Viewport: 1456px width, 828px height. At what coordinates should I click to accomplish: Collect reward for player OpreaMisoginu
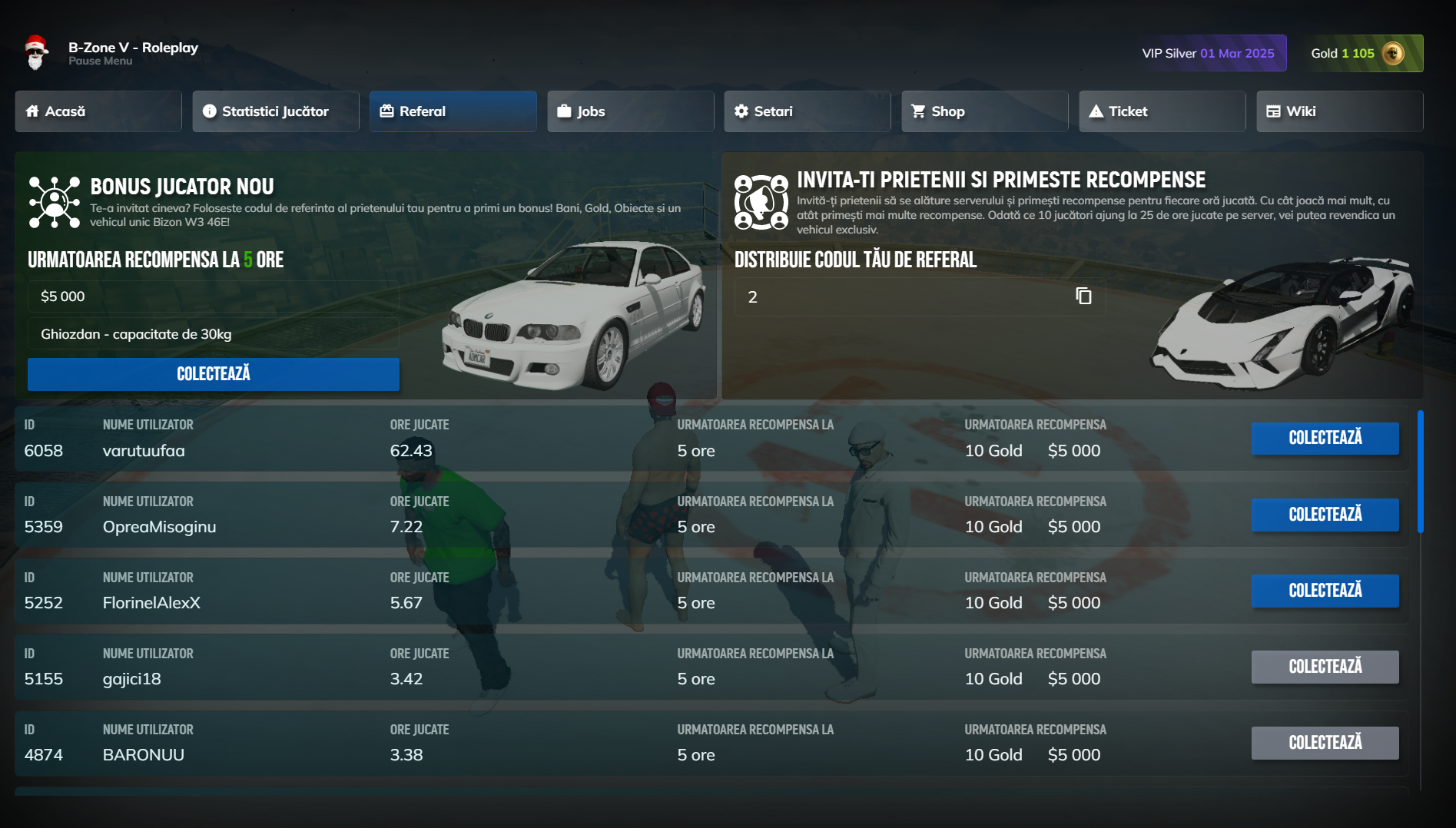[x=1325, y=515]
